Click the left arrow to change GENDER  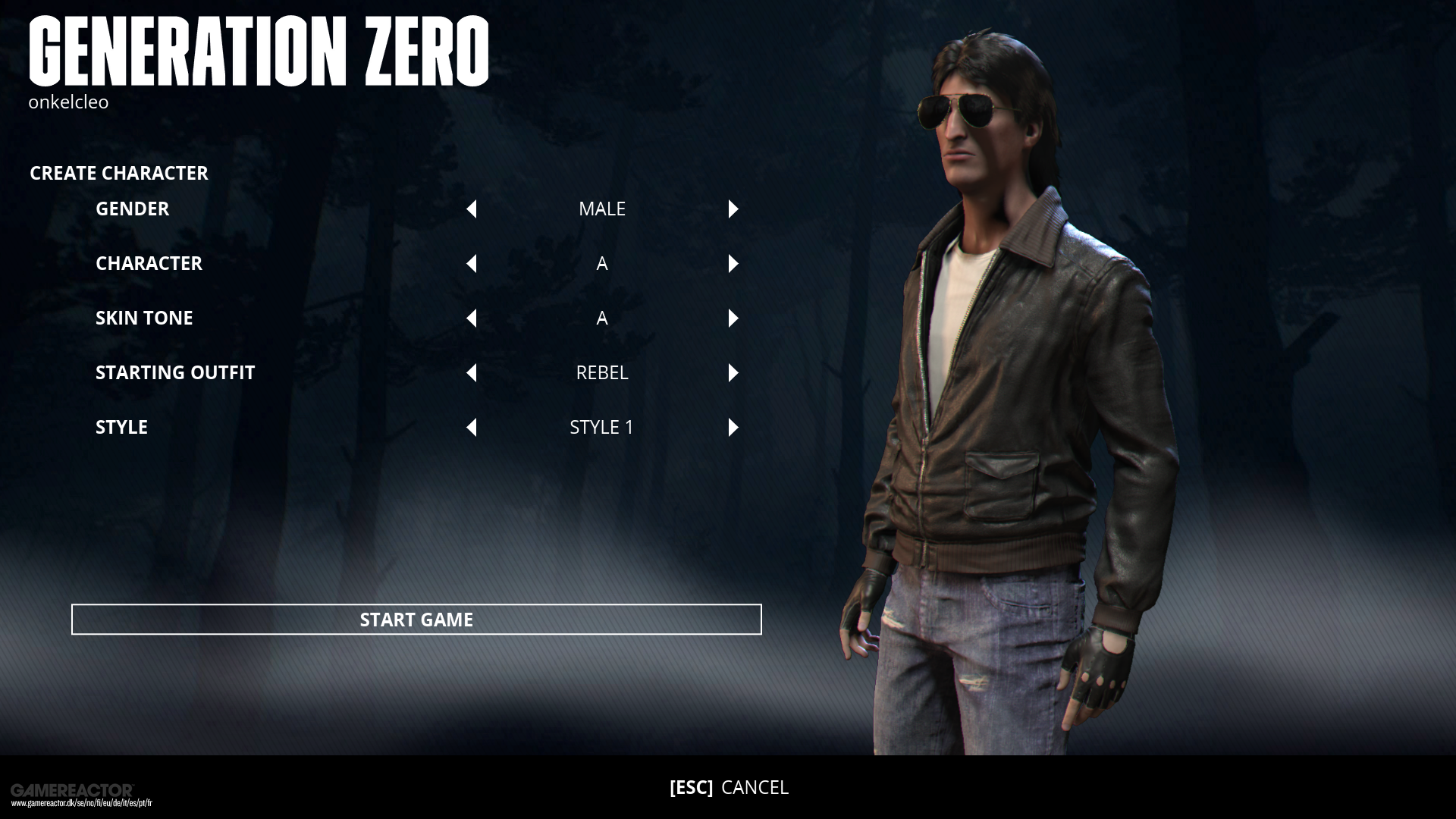point(472,209)
